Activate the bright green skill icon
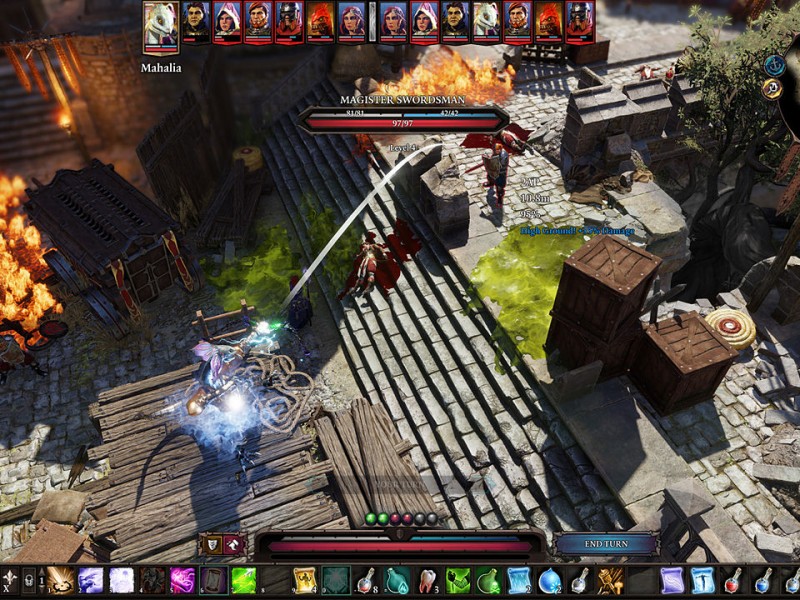Screen dimensions: 800x600 (x=244, y=581)
